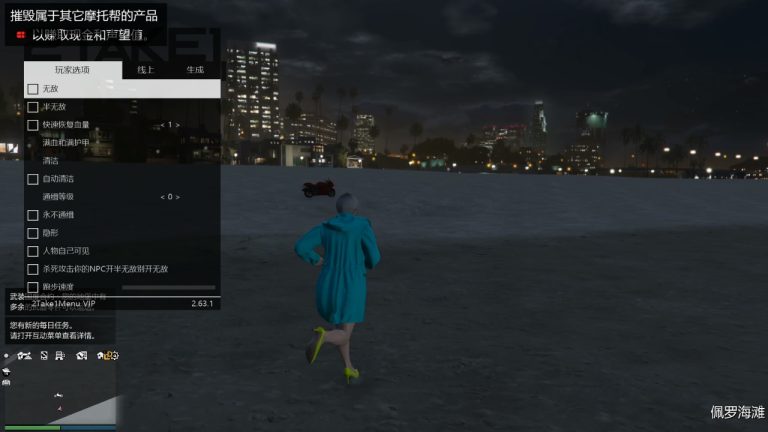The height and width of the screenshot is (432, 768).
Task: Choose the 清洁 menu entry
Action: pyautogui.click(x=51, y=160)
